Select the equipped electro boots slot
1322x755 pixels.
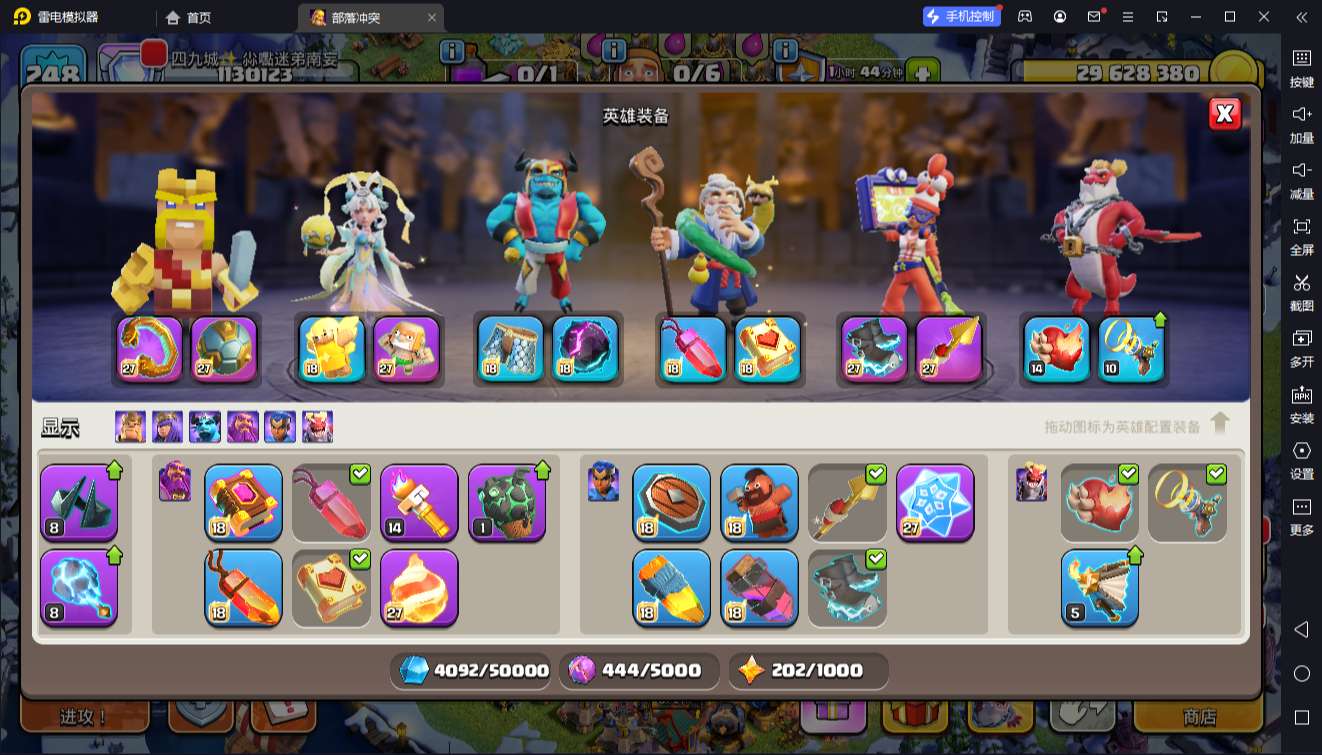pos(874,349)
